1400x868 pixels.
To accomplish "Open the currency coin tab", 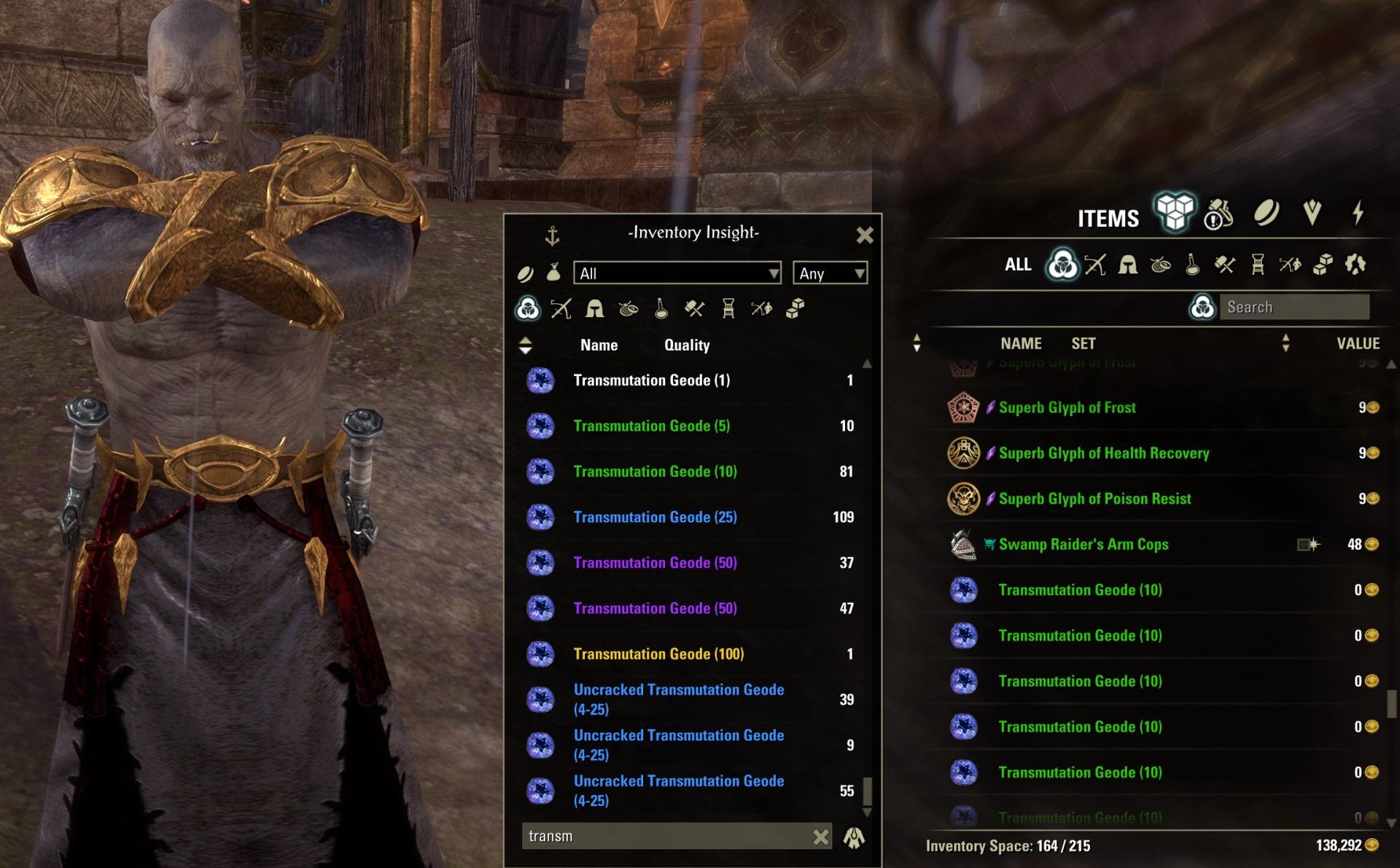I will tap(1266, 213).
